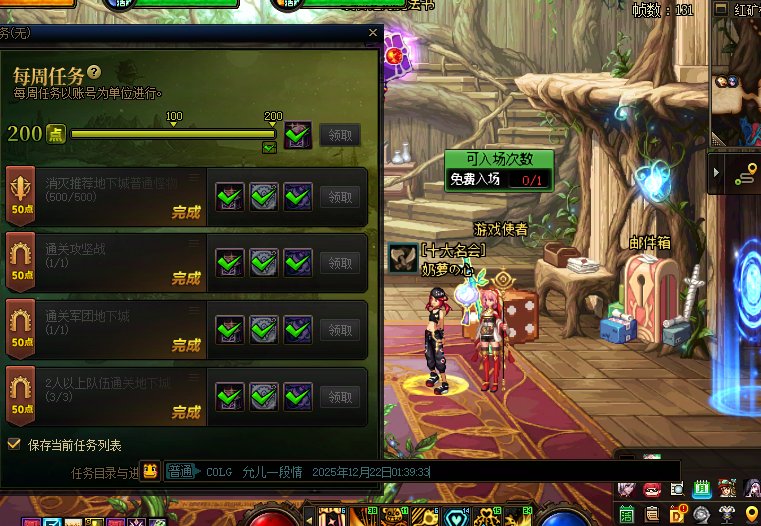761x526 pixels.
Task: Claim reward for 通关攻坚战 quest
Action: point(340,263)
